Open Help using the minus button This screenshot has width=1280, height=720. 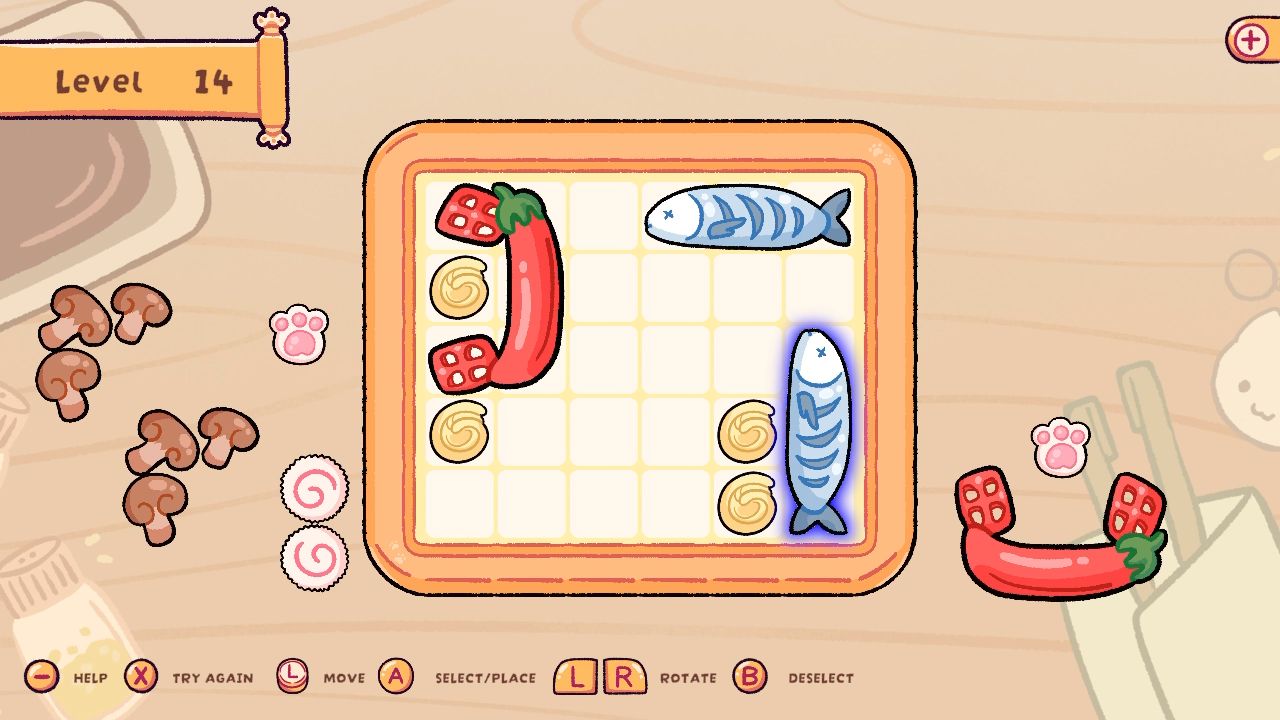(x=40, y=677)
